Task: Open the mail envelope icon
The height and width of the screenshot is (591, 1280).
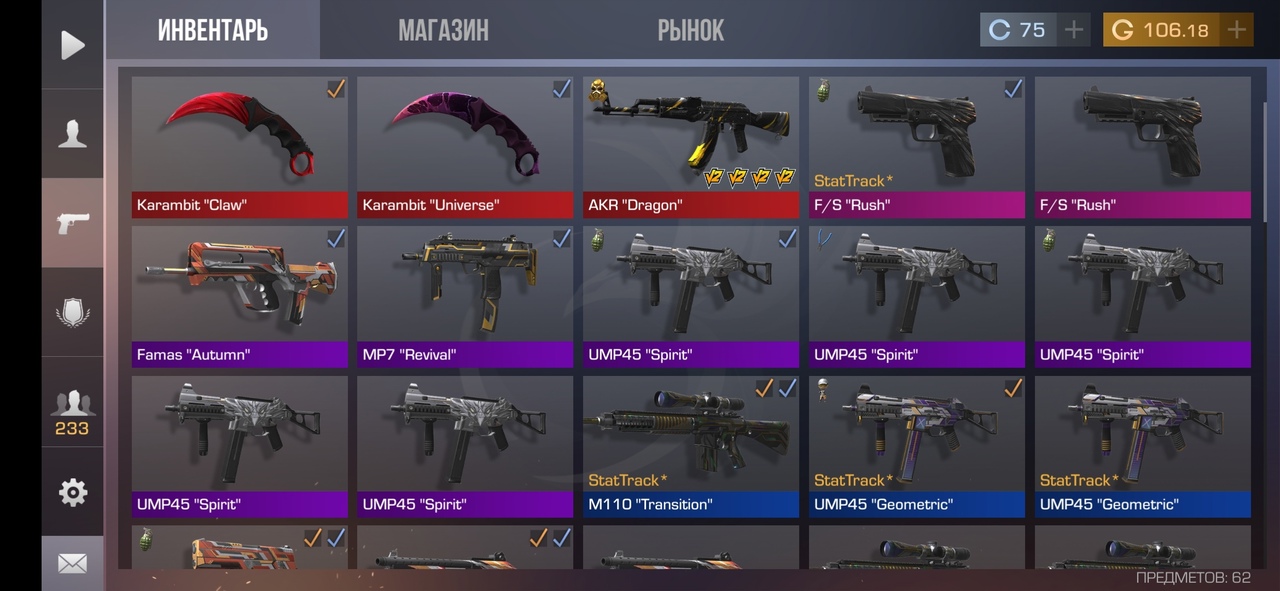Action: click(72, 564)
